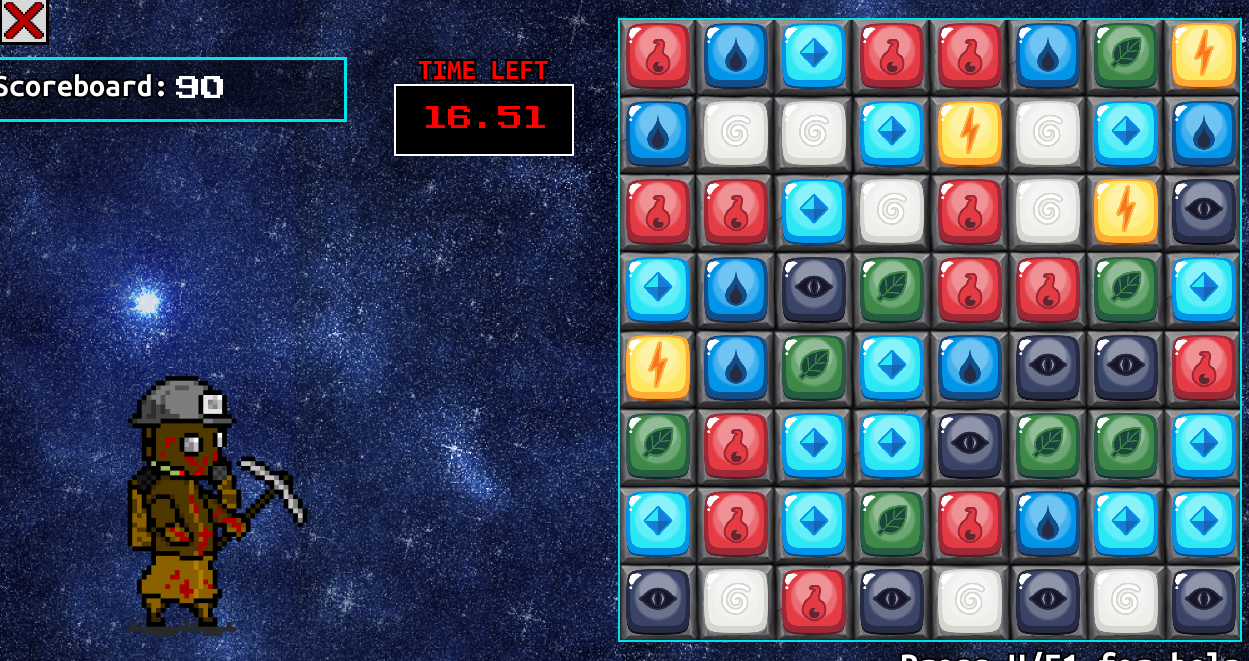Select the dark eye tile in the bottom-right corner
1249x661 pixels.
1203,601
